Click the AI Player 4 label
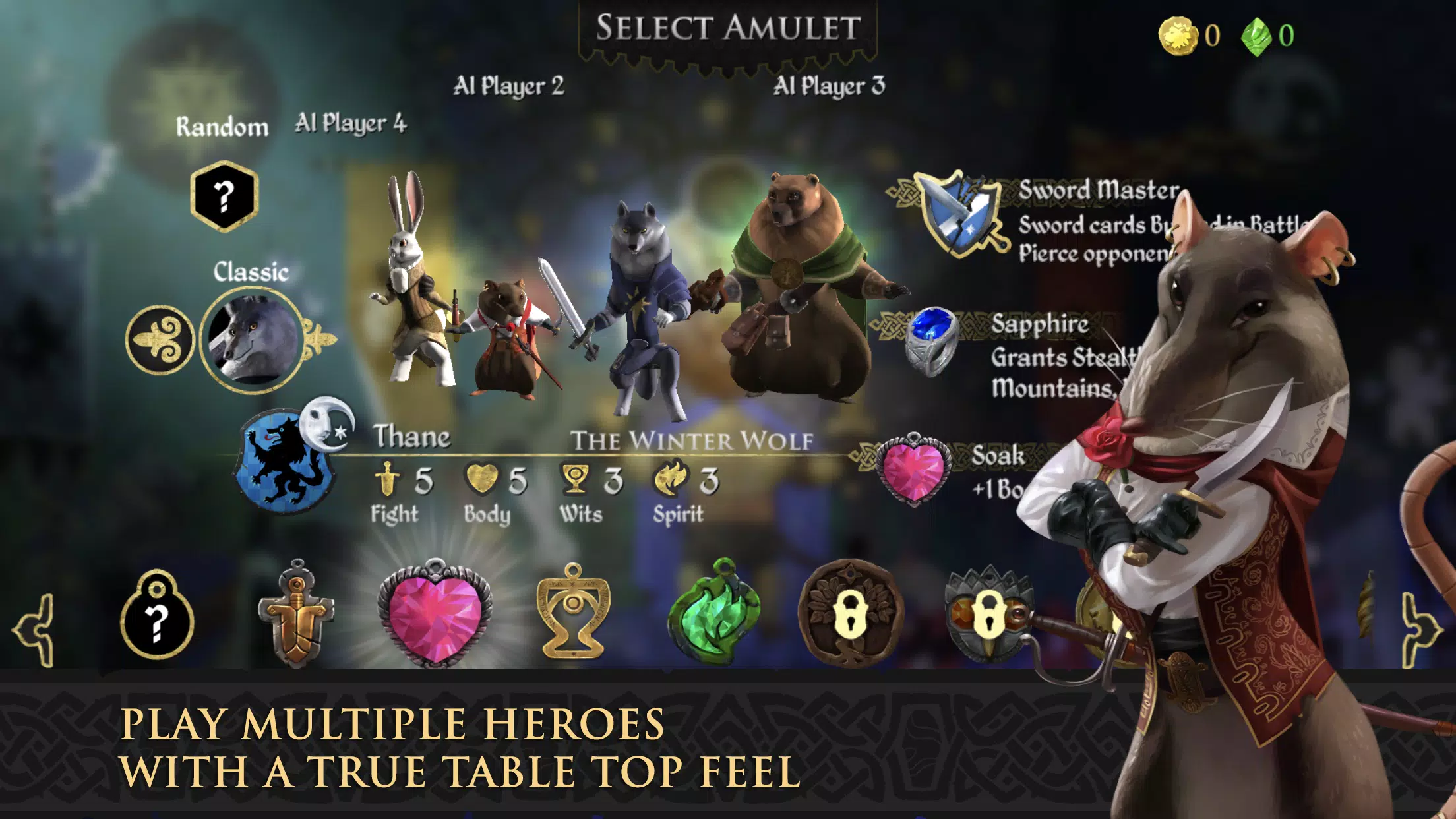 (349, 123)
